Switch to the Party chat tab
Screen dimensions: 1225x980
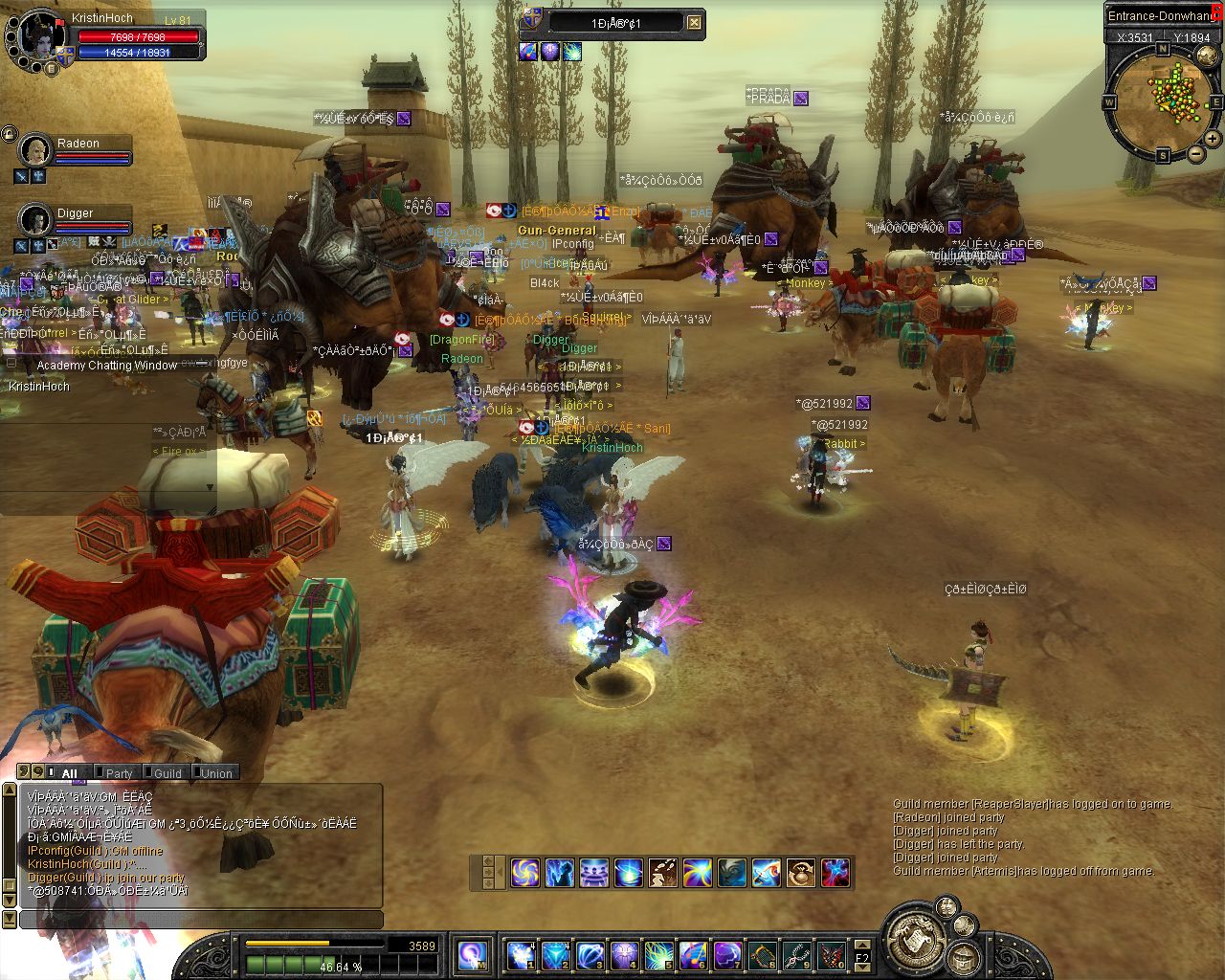tap(119, 773)
